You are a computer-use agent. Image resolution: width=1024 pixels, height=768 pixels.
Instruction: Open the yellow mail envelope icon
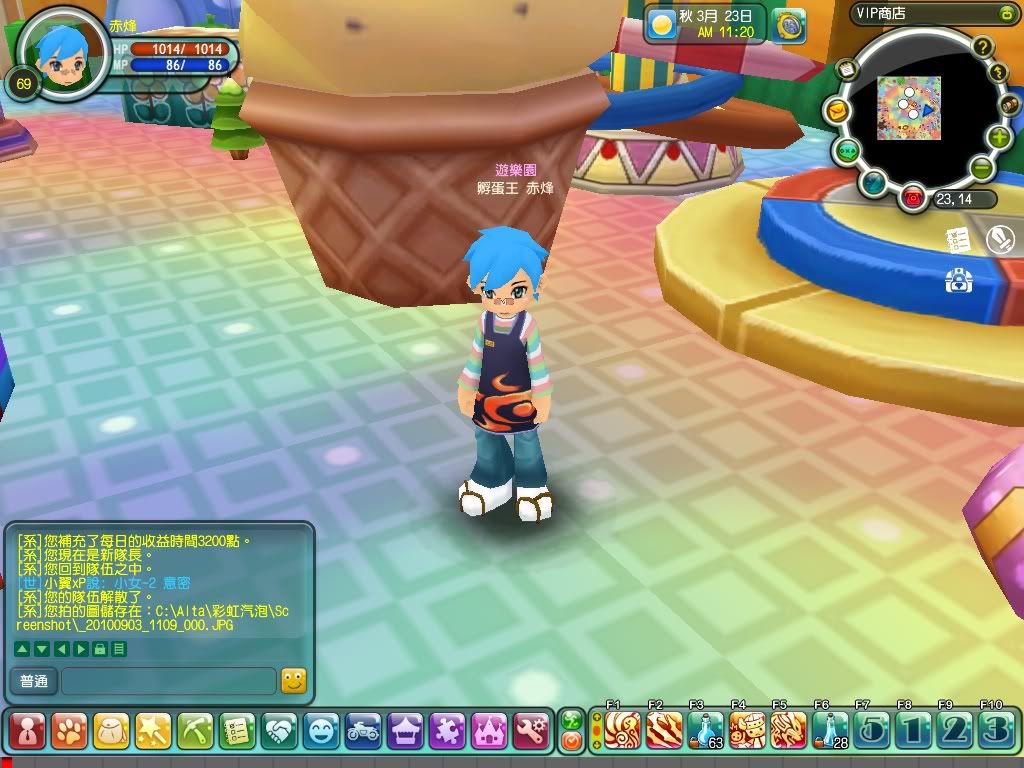(837, 110)
